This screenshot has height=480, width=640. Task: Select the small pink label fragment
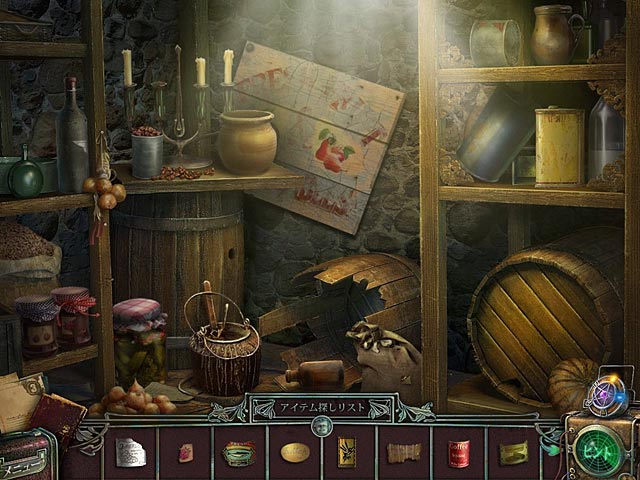point(185,453)
